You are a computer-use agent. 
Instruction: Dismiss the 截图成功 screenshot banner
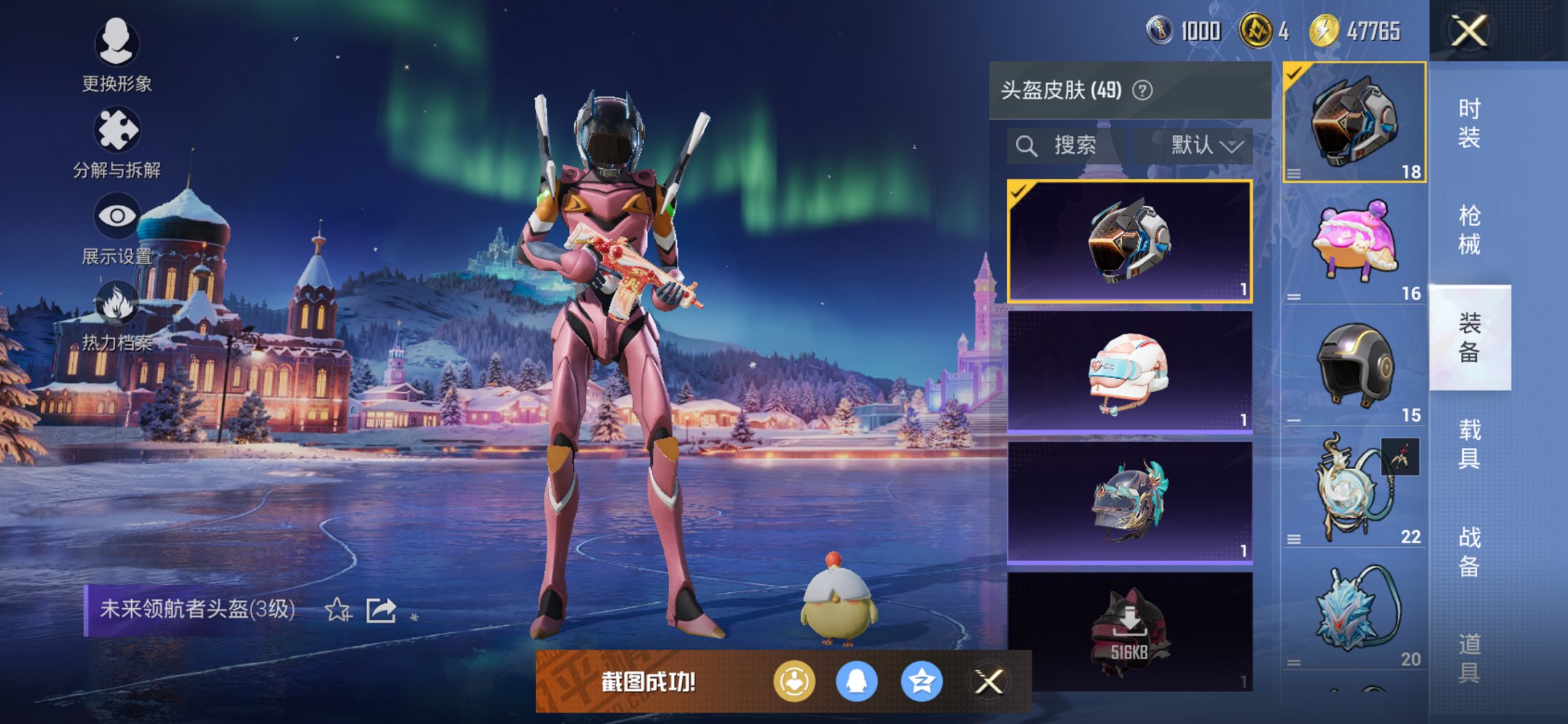[989, 682]
